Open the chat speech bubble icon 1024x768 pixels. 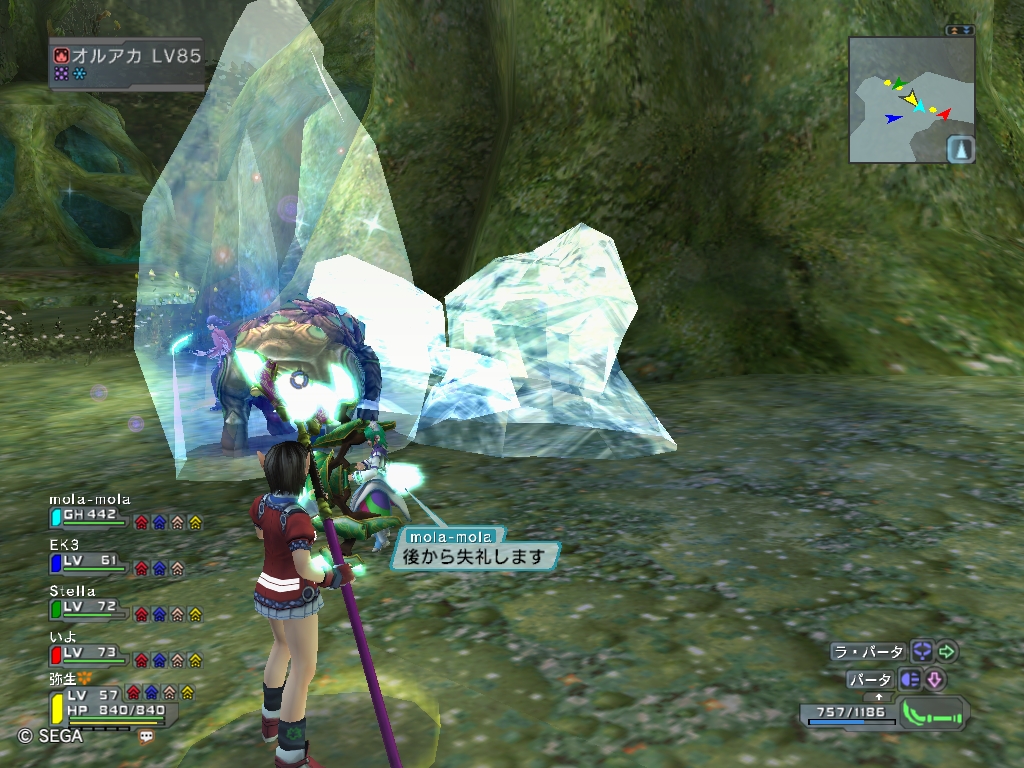coord(147,735)
